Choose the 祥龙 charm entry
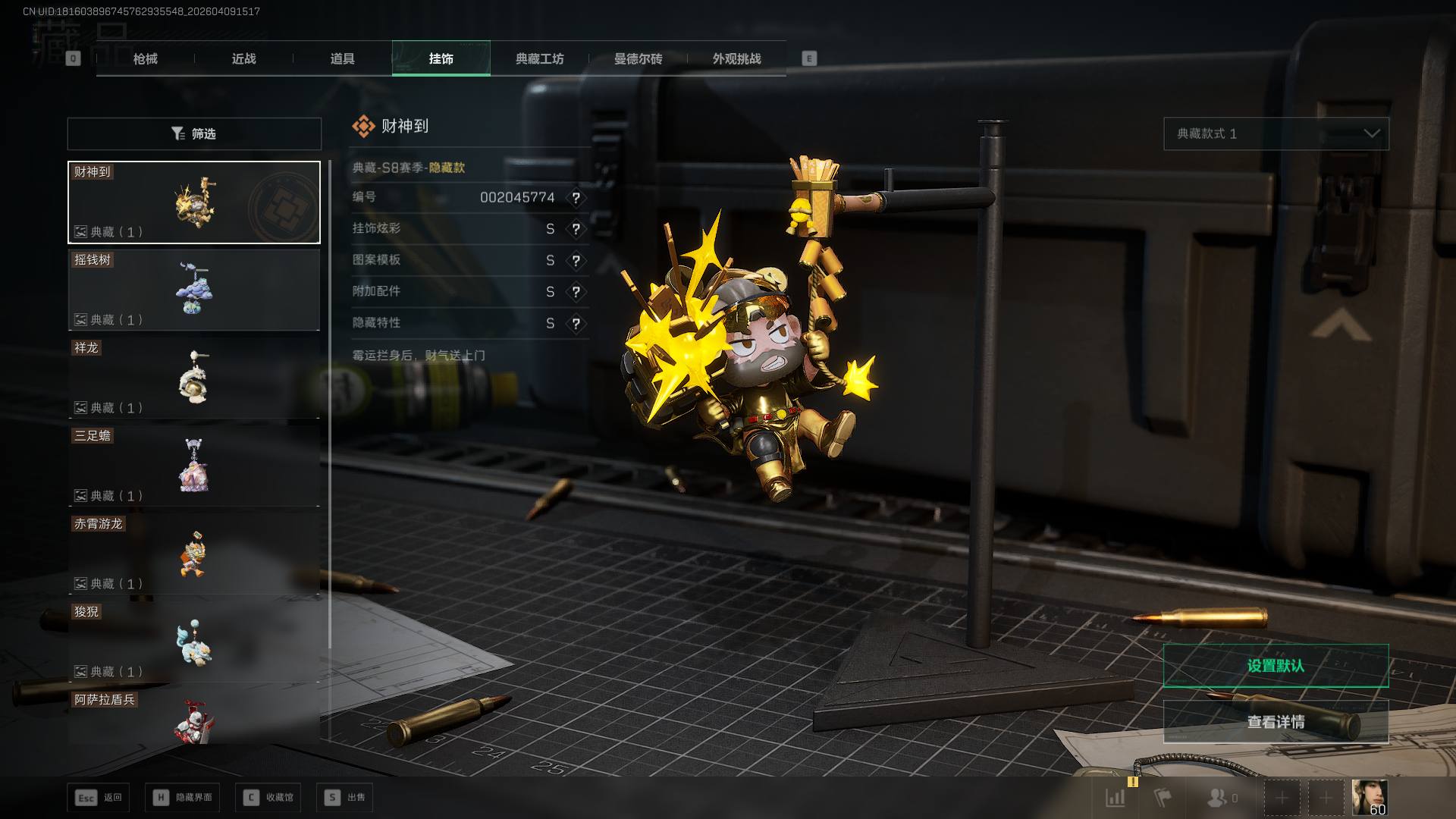Image resolution: width=1456 pixels, height=819 pixels. pos(194,378)
